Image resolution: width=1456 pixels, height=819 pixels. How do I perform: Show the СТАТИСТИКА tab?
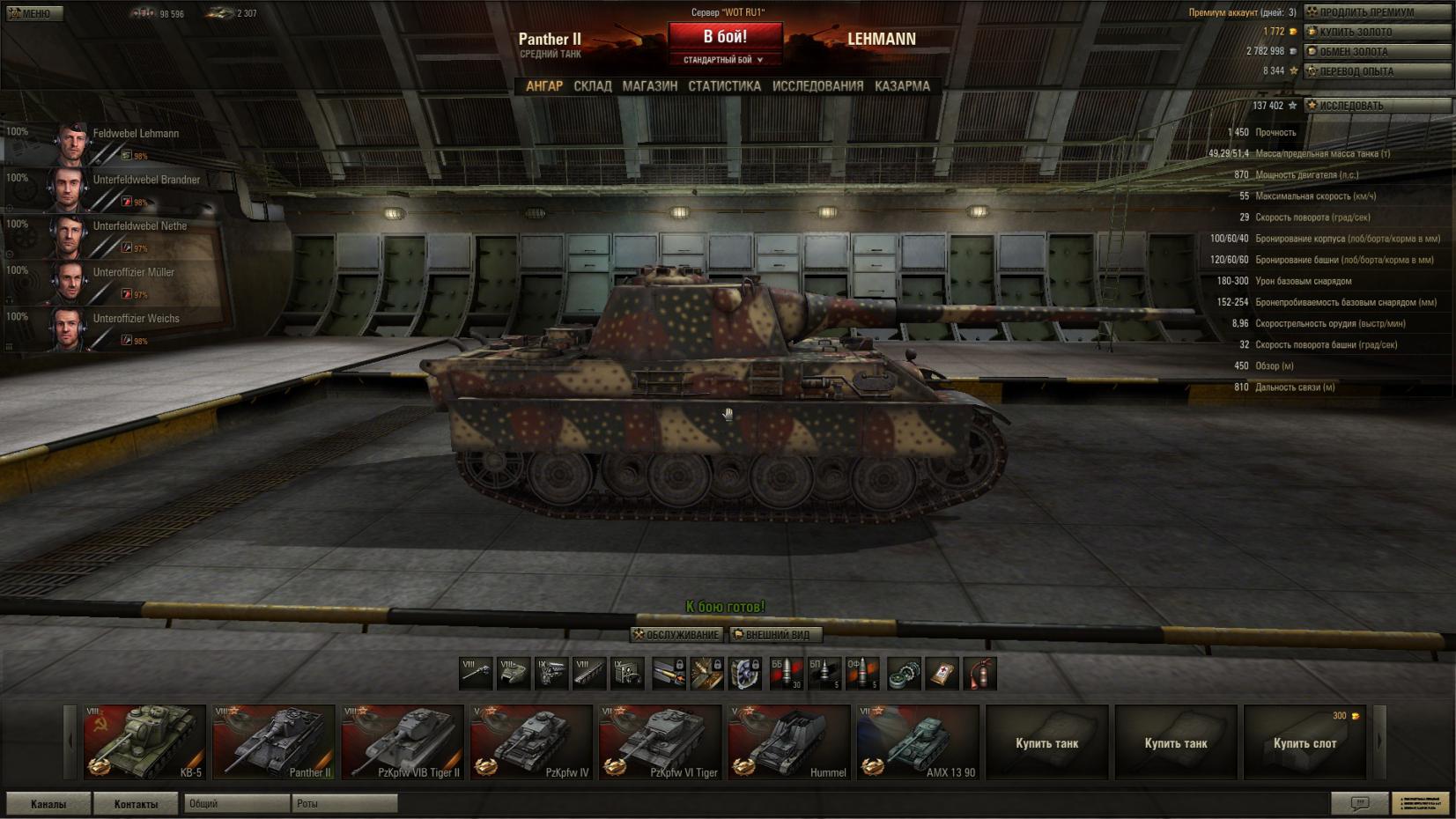click(x=724, y=86)
